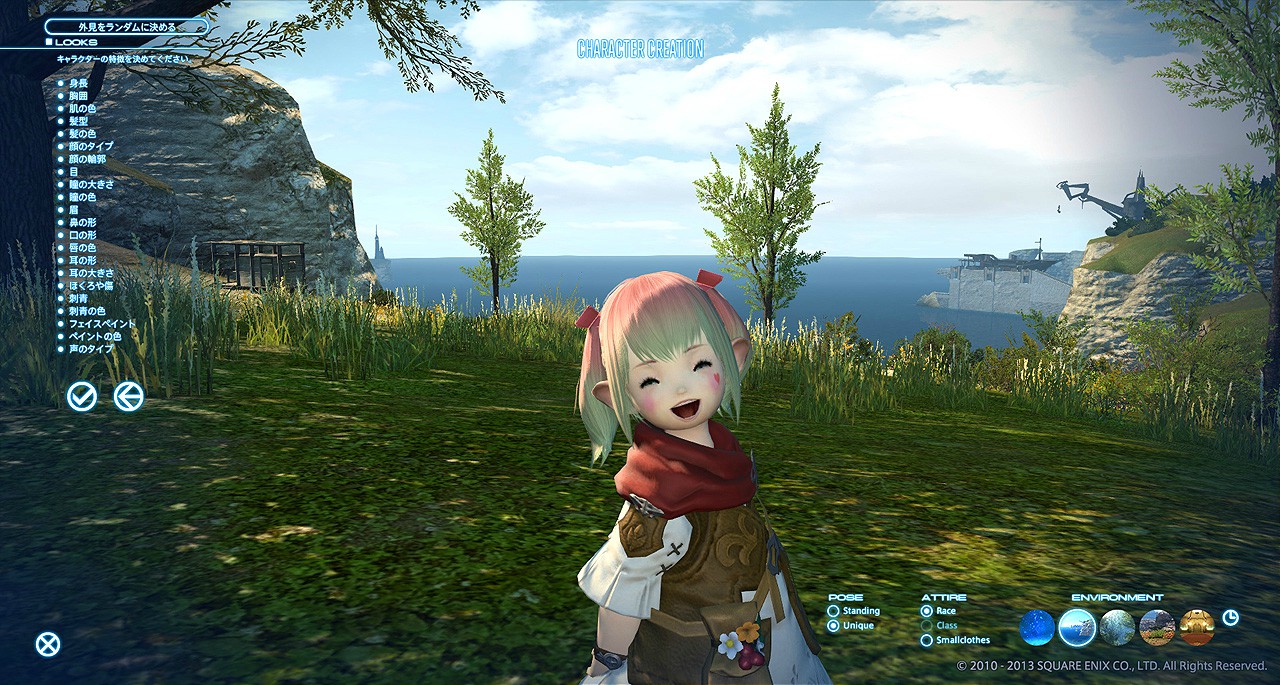Select the 肌の色 skin color option
This screenshot has height=685, width=1280.
point(83,108)
